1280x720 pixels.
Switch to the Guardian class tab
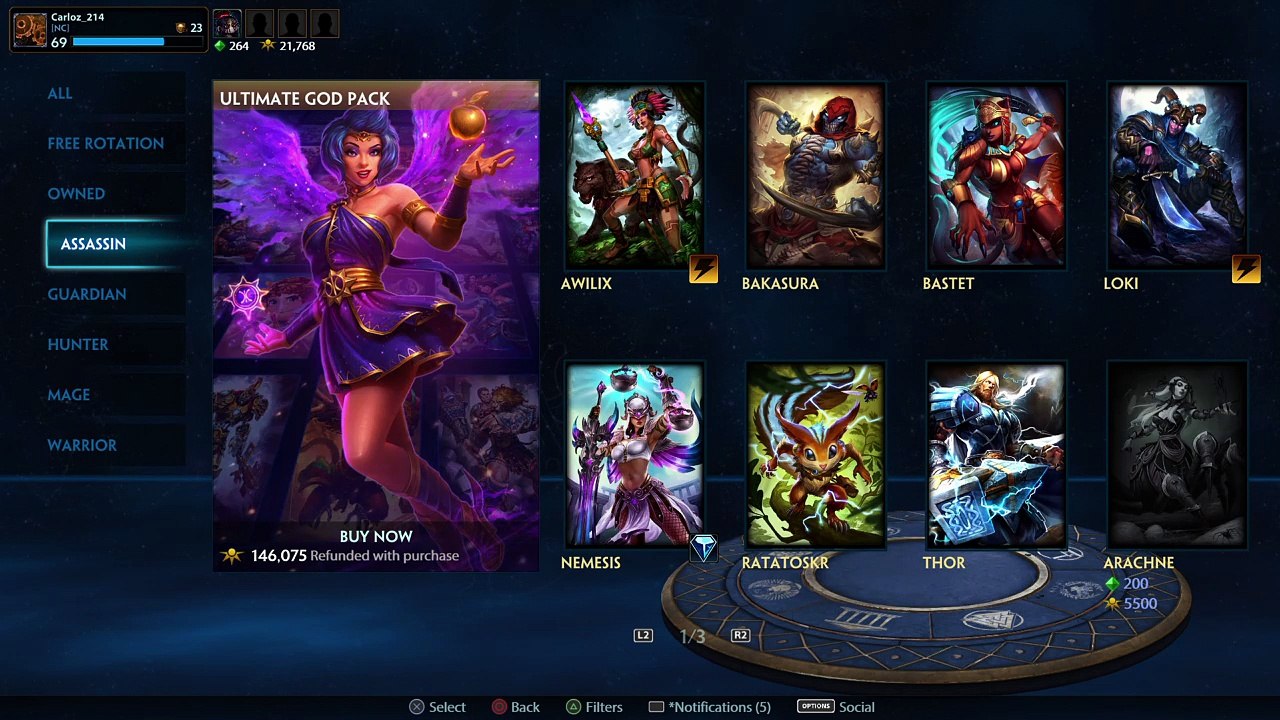click(87, 294)
